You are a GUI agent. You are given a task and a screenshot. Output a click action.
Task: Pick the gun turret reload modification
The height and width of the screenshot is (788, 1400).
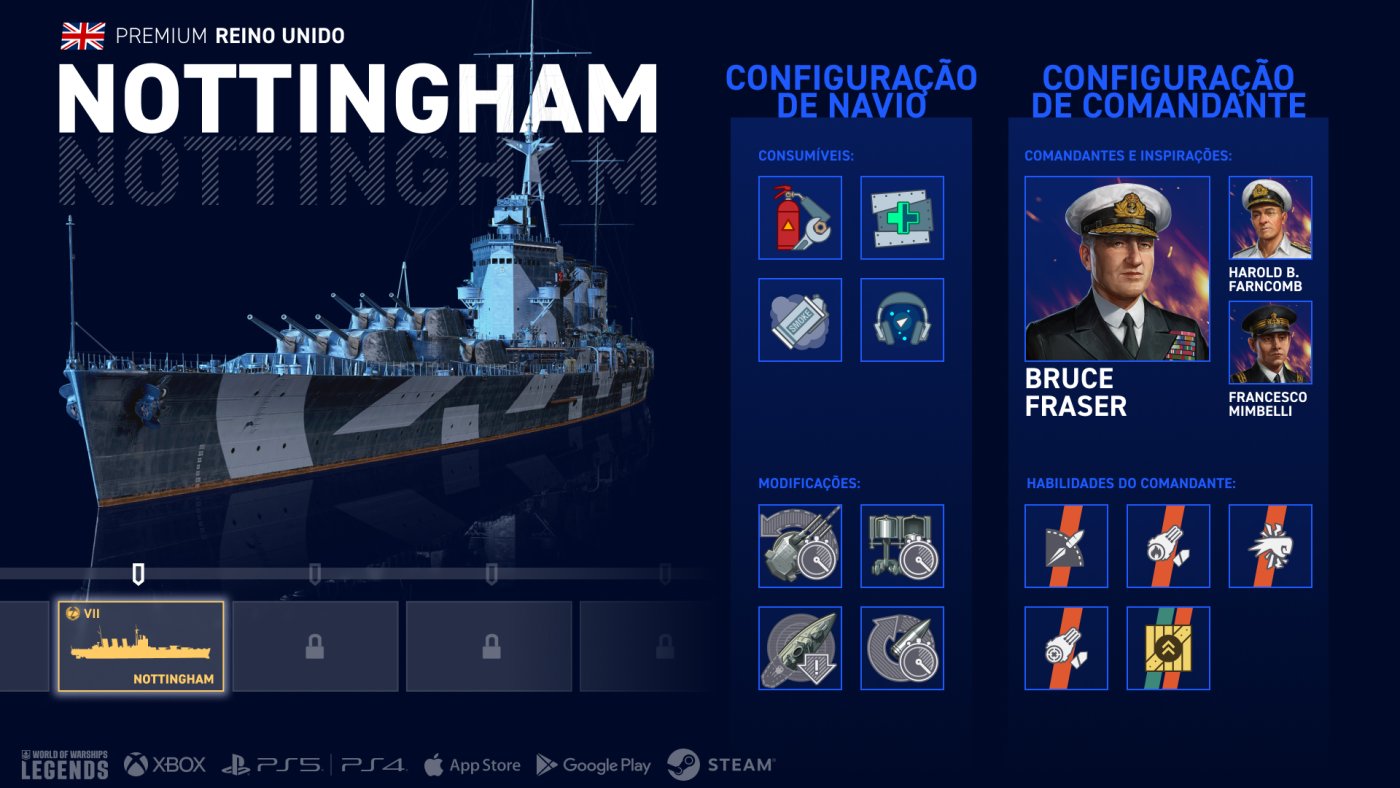click(x=800, y=546)
